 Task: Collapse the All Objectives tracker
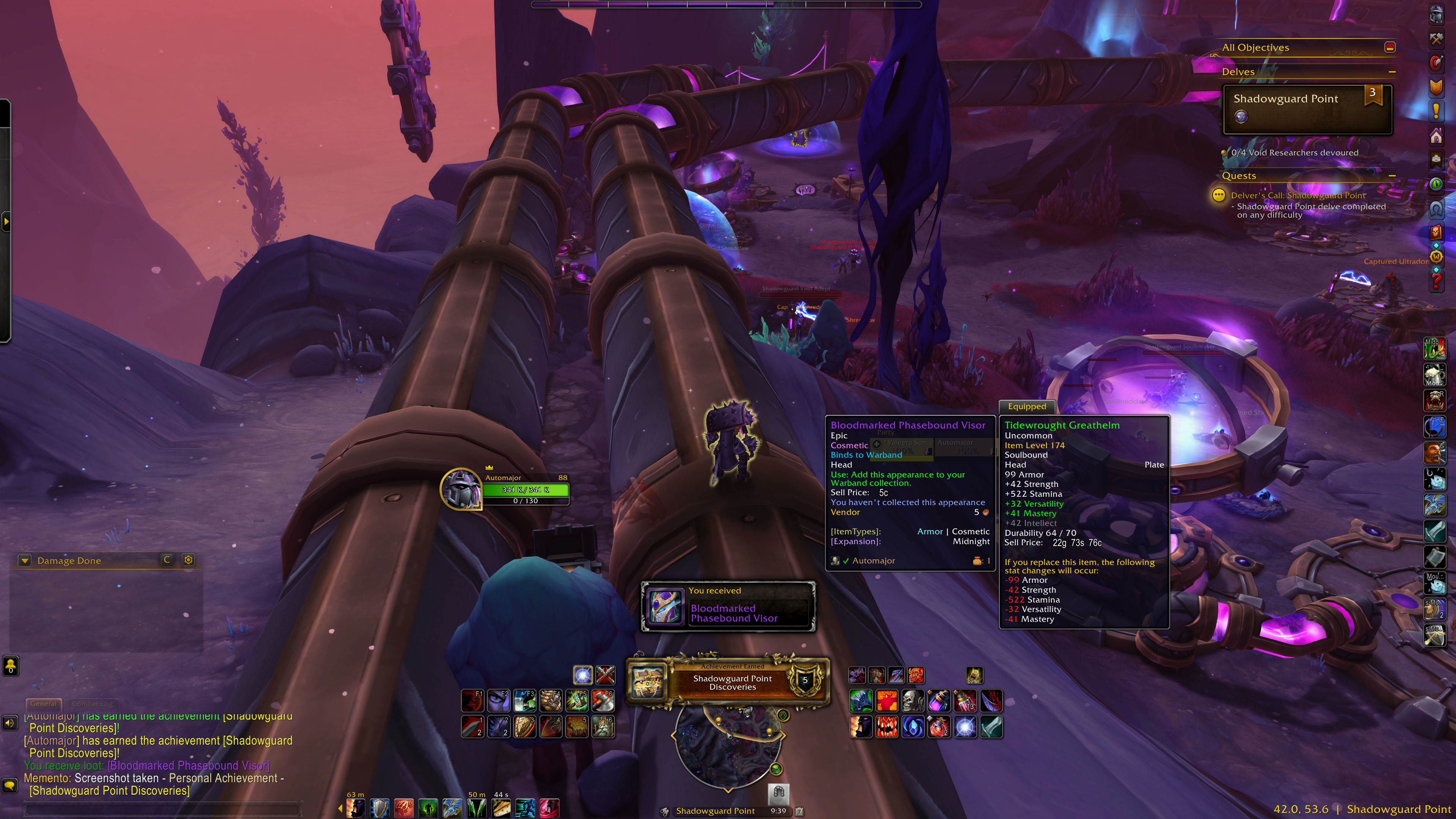[1390, 47]
